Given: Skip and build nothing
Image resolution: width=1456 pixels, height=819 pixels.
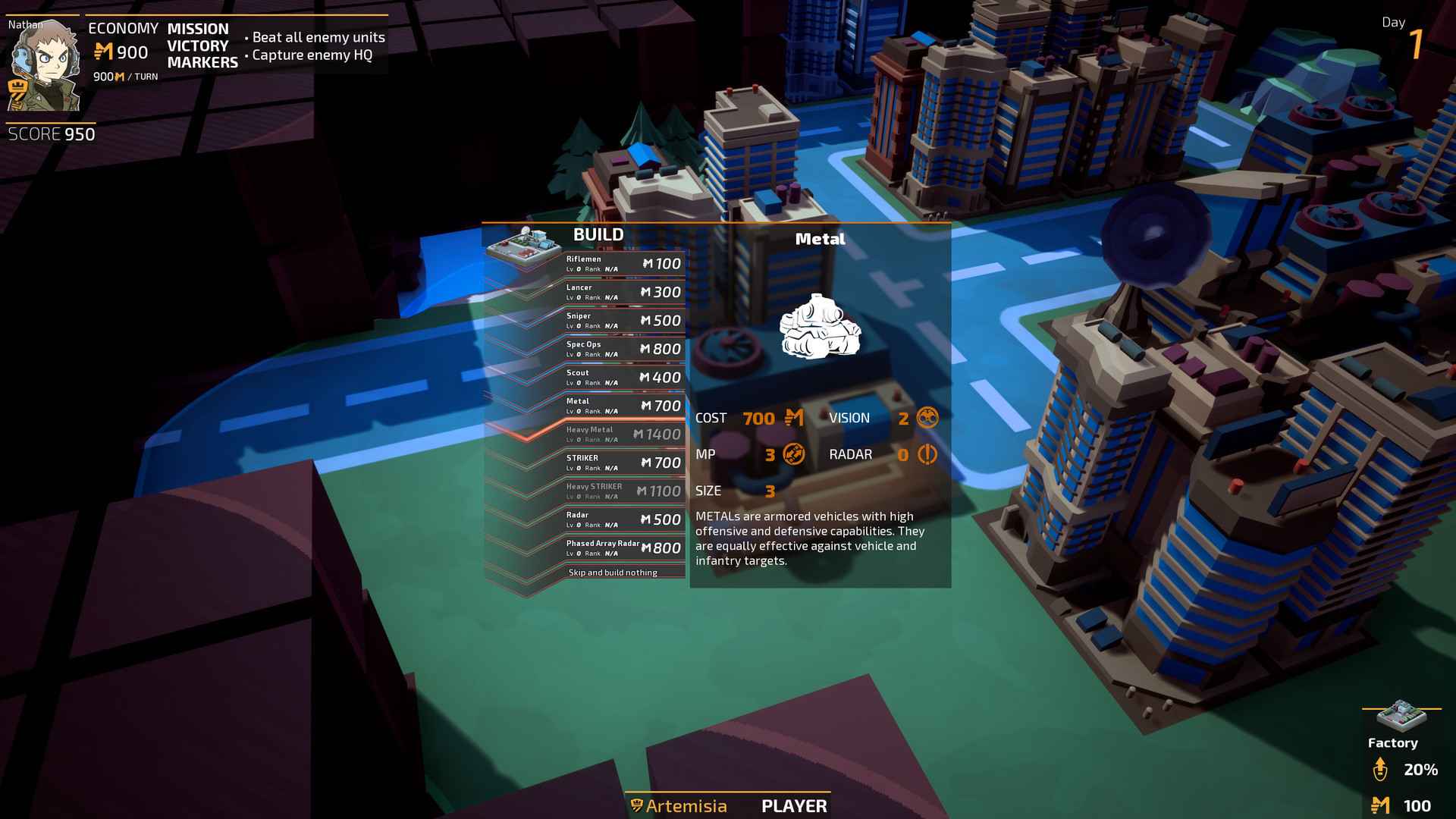Looking at the screenshot, I should click(613, 573).
